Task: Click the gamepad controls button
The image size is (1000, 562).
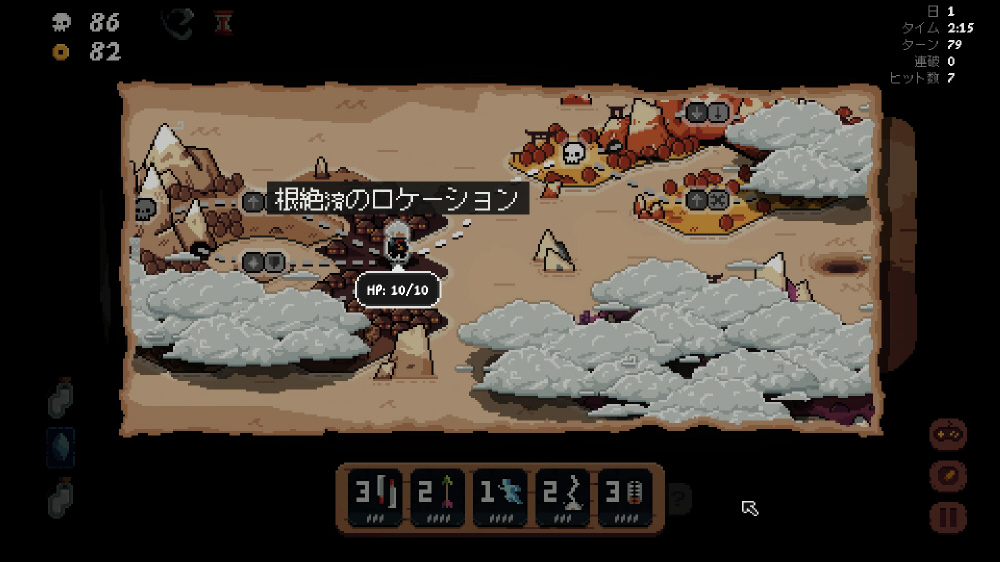Action: [x=947, y=435]
